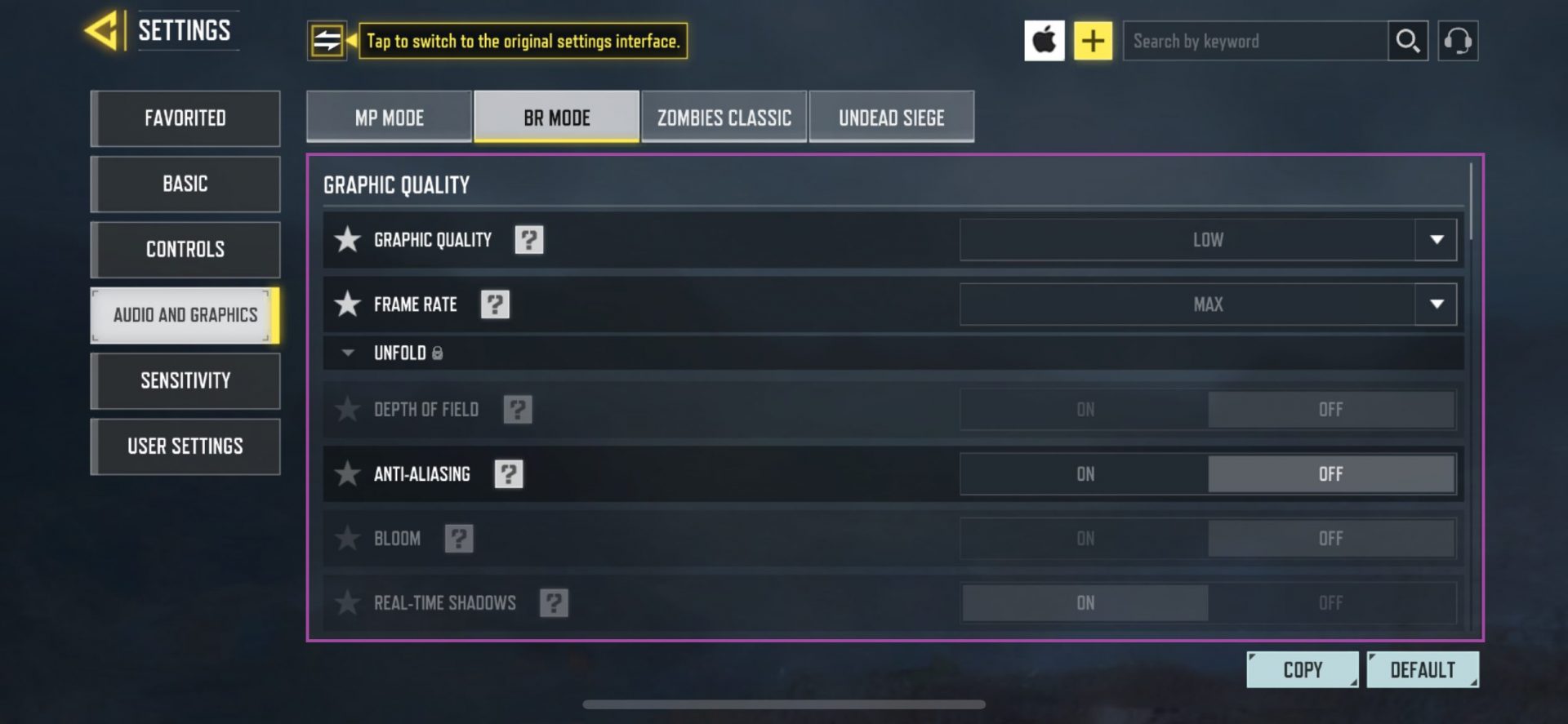Click the star next to Frame Rate
The height and width of the screenshot is (724, 1568).
click(348, 304)
